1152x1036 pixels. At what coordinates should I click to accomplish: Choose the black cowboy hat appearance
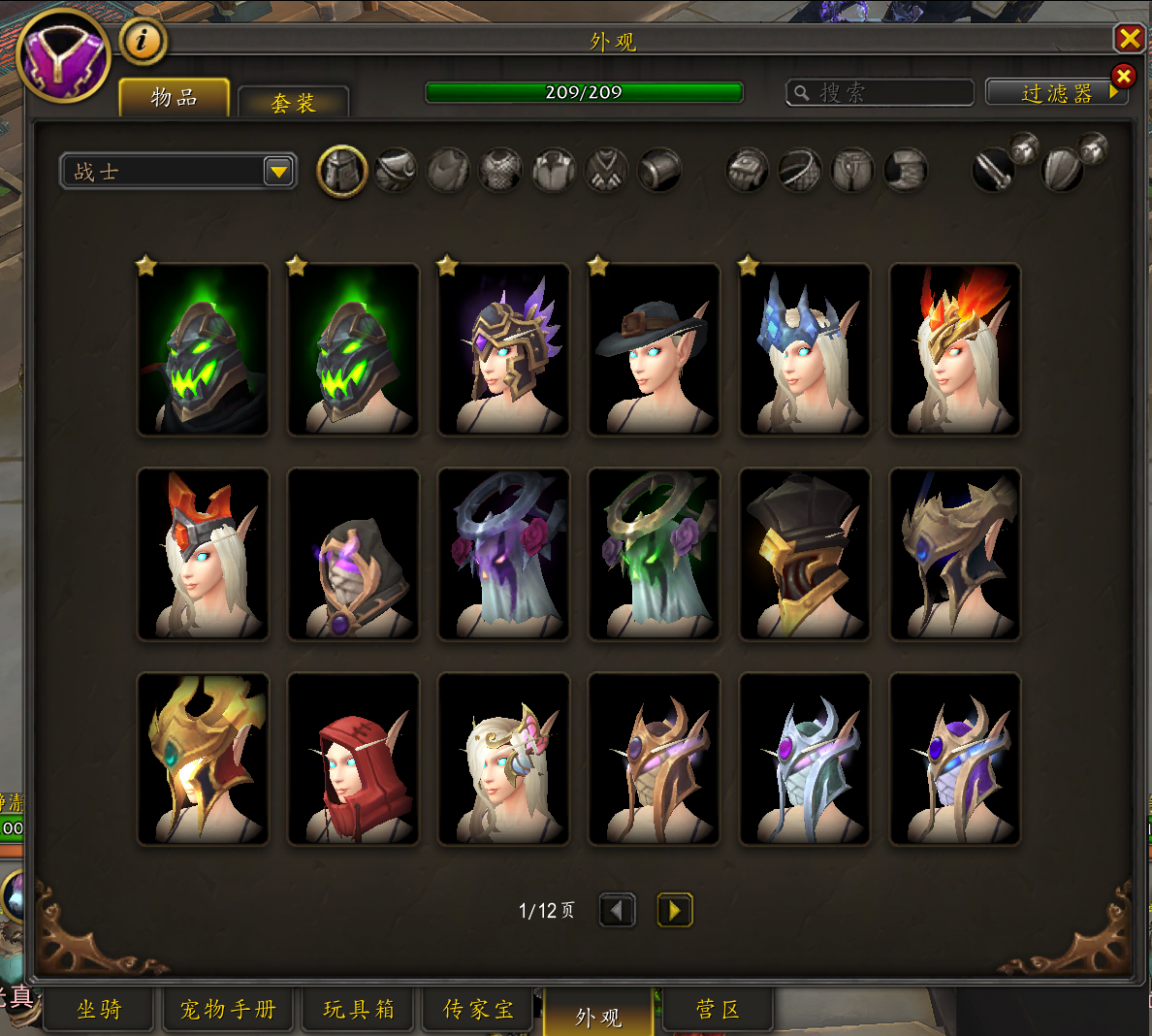[655, 349]
